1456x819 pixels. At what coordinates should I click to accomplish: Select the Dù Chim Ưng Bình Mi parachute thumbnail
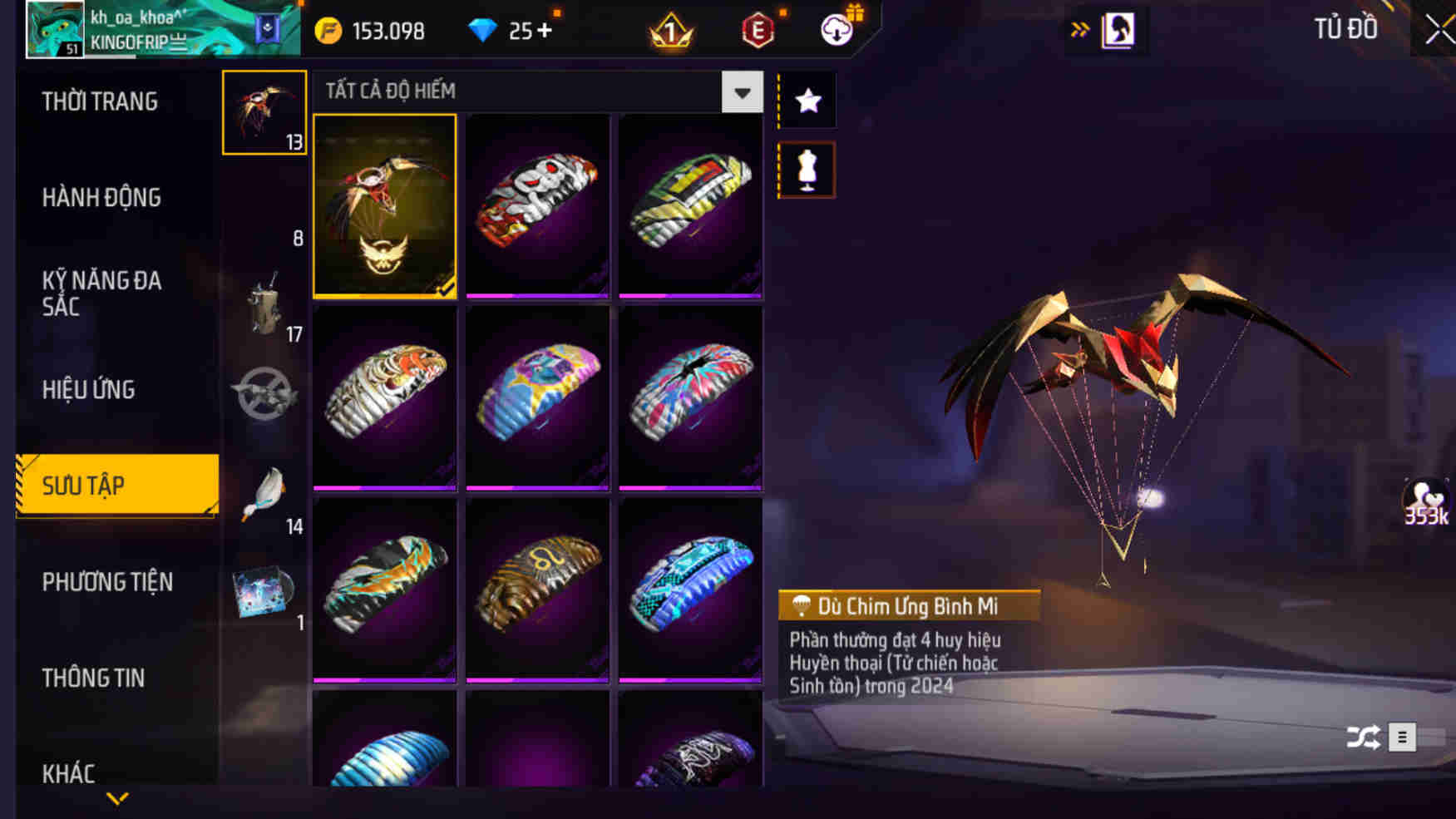pyautogui.click(x=384, y=207)
